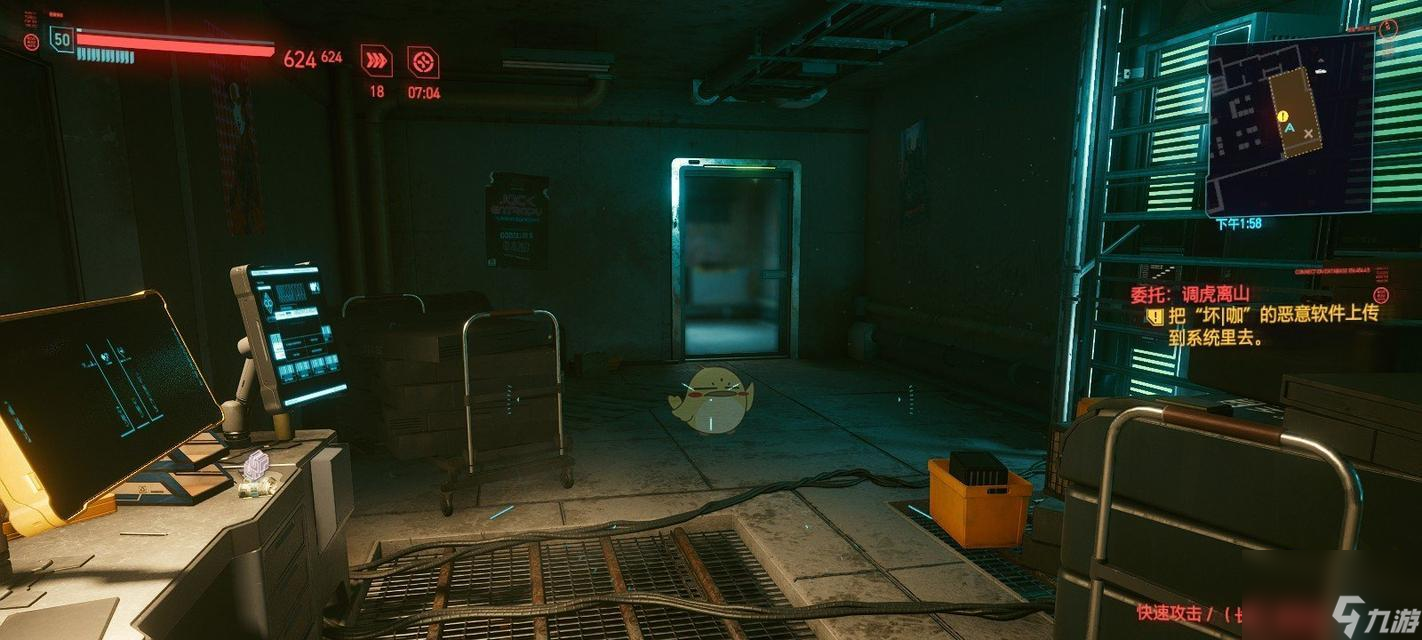Select the status effect icon with 07:04 timer
The height and width of the screenshot is (640, 1422).
pos(423,61)
